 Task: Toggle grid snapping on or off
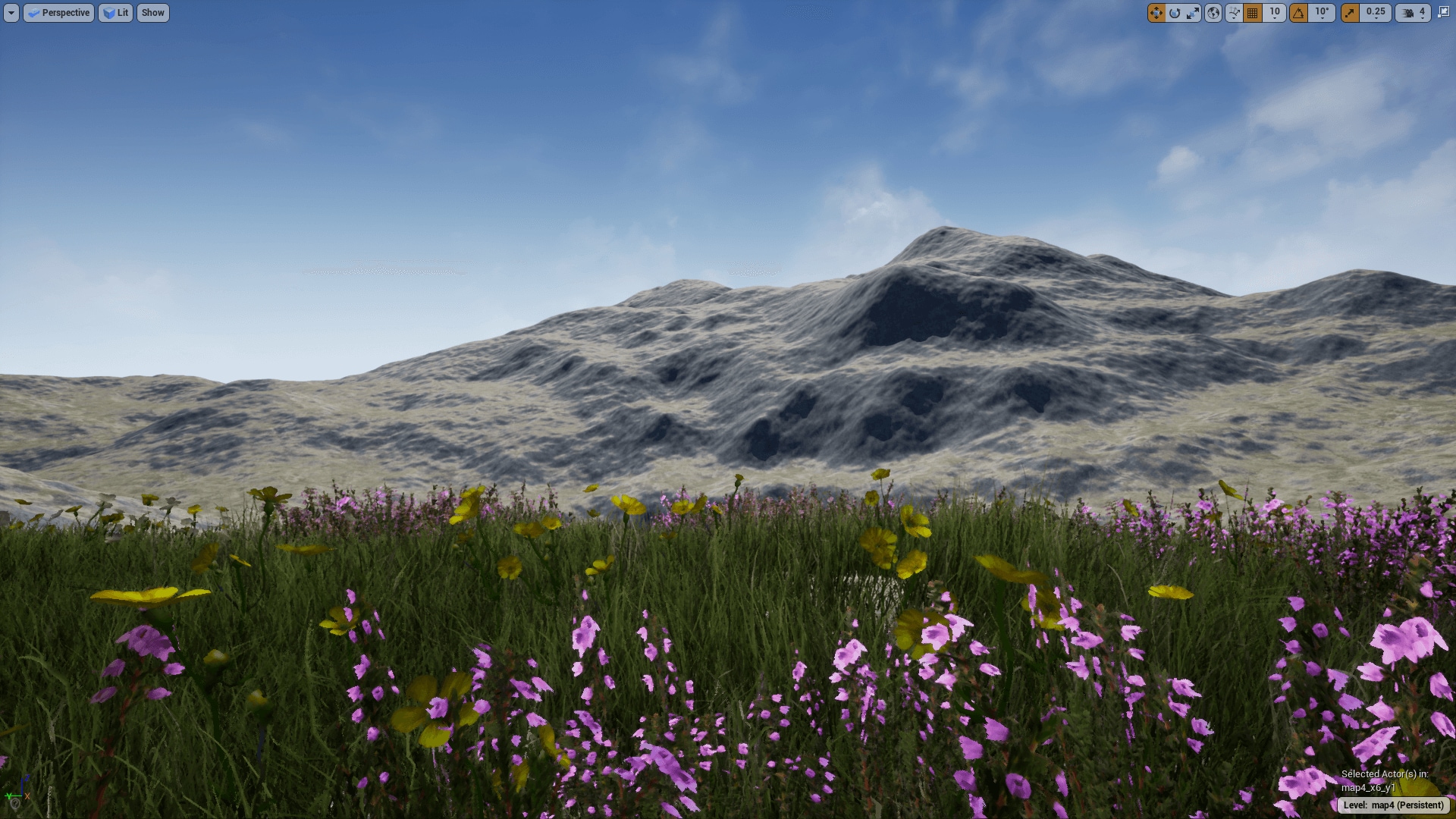coord(1253,12)
